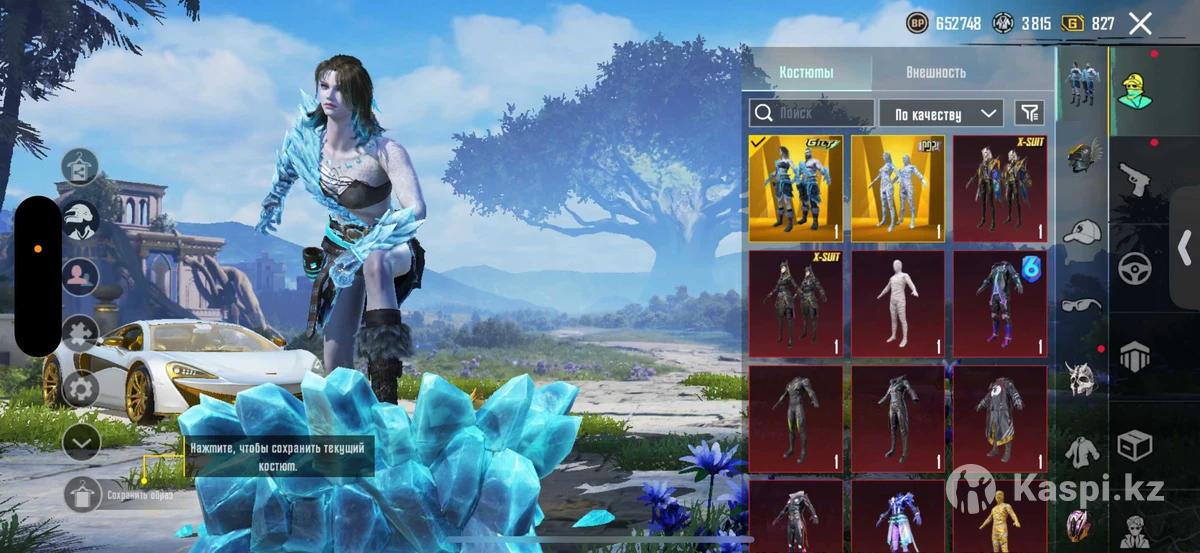This screenshot has height=553, width=1200.
Task: Choose the white mummy set on gold background
Action: click(898, 188)
